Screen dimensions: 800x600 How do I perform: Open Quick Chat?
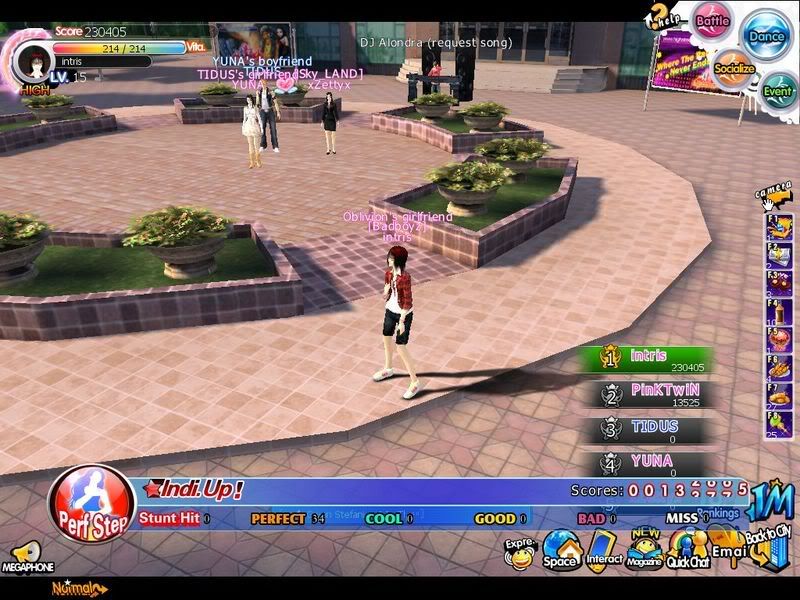(x=687, y=549)
